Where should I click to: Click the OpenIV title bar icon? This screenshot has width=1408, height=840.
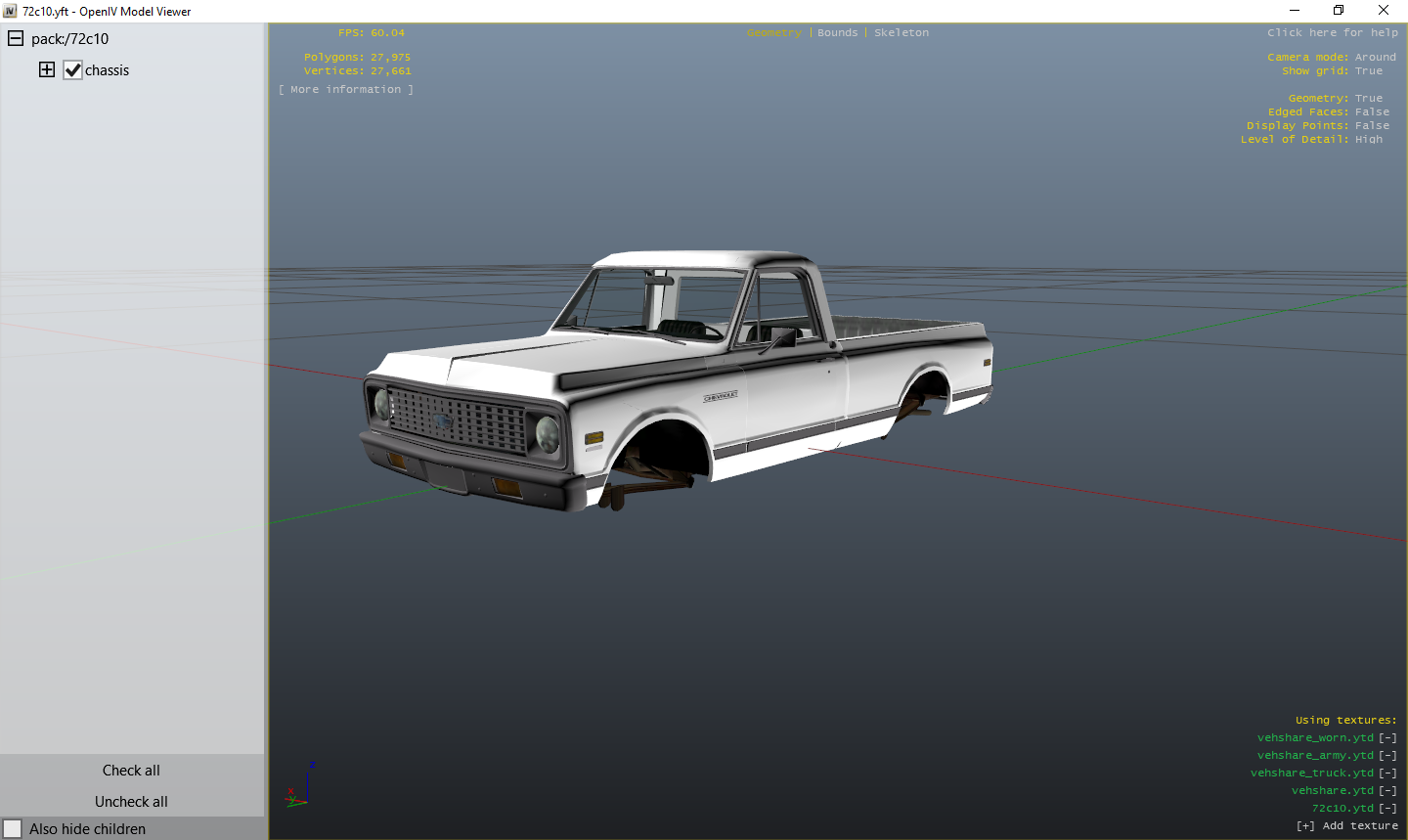tap(11, 10)
